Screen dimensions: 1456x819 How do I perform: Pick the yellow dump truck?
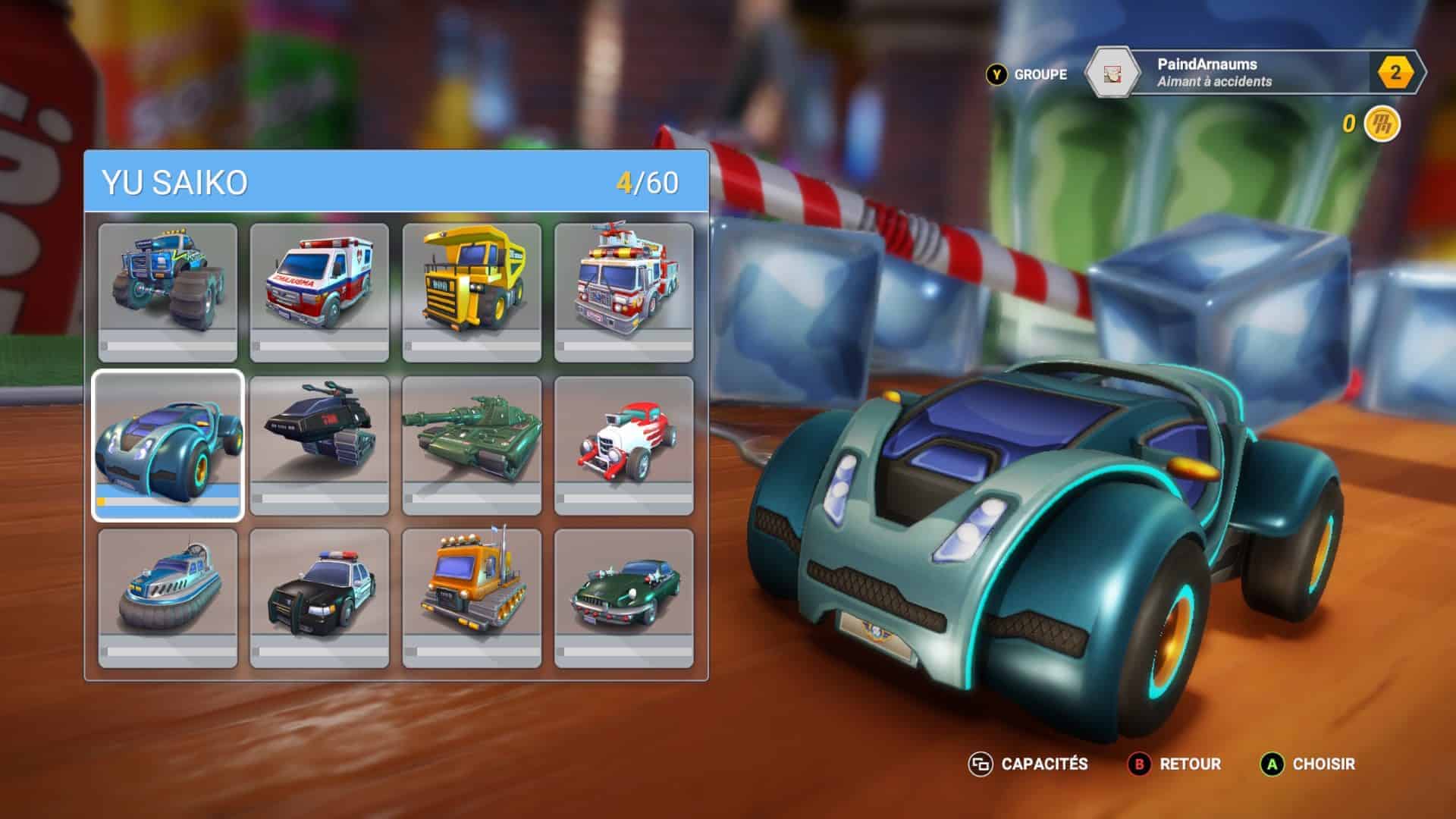click(x=472, y=293)
